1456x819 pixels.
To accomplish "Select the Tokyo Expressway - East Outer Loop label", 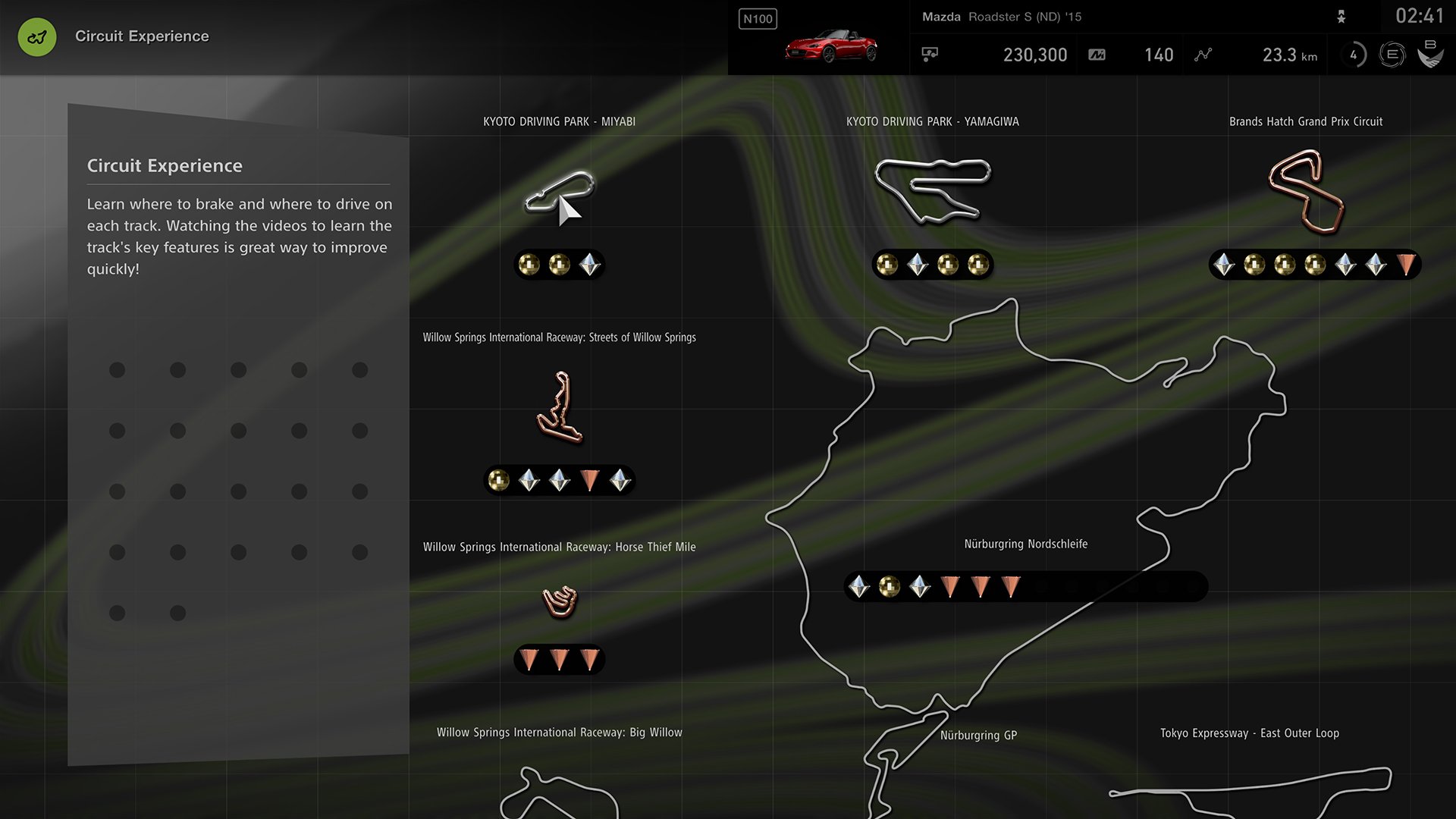I will (1249, 733).
